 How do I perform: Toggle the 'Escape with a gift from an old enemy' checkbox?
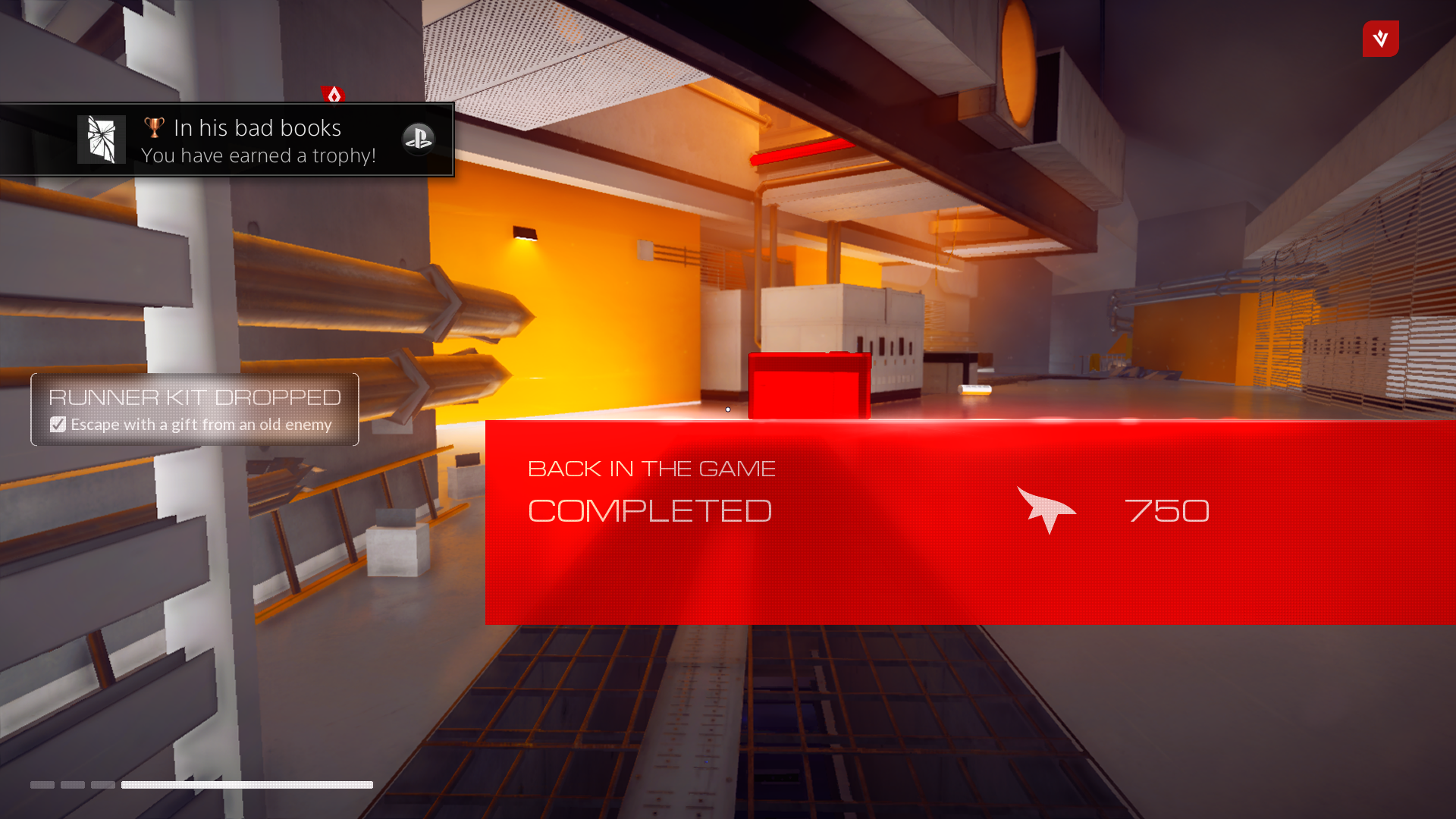(58, 424)
